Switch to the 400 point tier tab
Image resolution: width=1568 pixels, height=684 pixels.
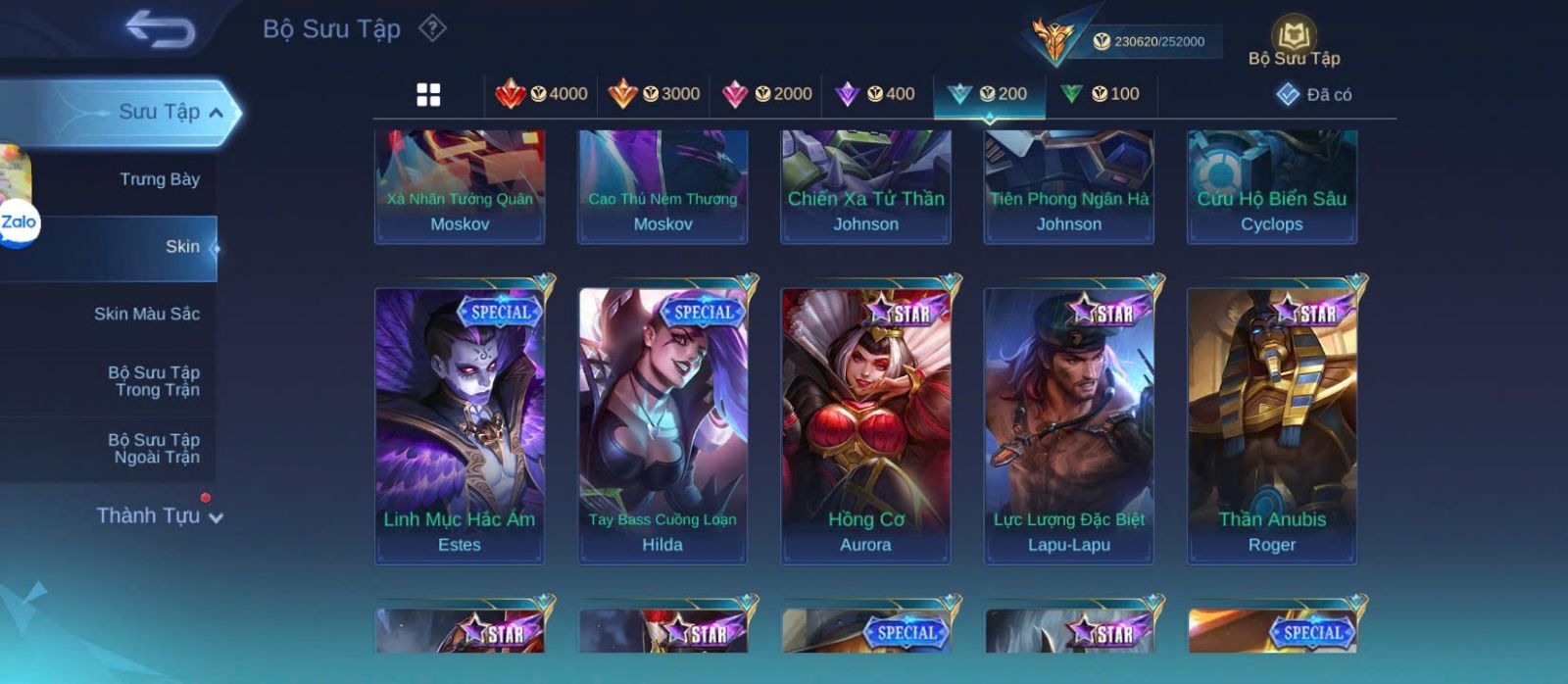click(x=875, y=94)
